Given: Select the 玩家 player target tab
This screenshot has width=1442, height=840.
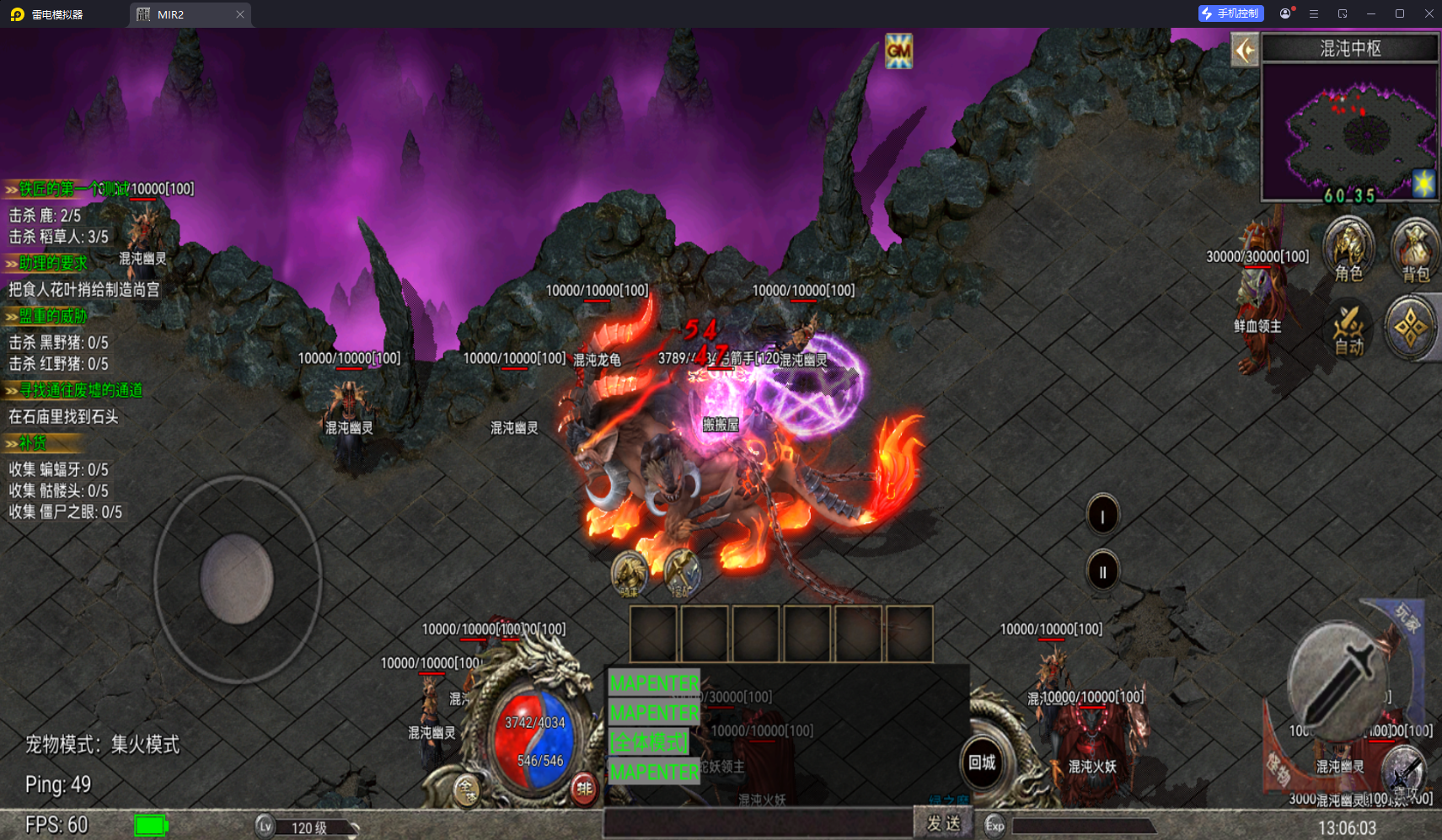Looking at the screenshot, I should (x=1407, y=618).
